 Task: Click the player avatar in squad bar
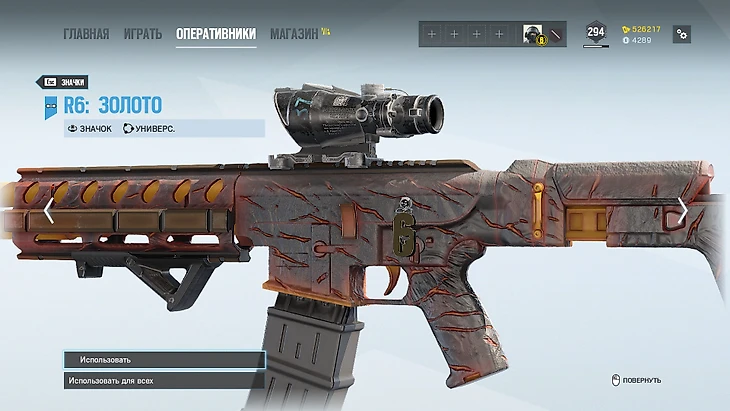tap(533, 34)
